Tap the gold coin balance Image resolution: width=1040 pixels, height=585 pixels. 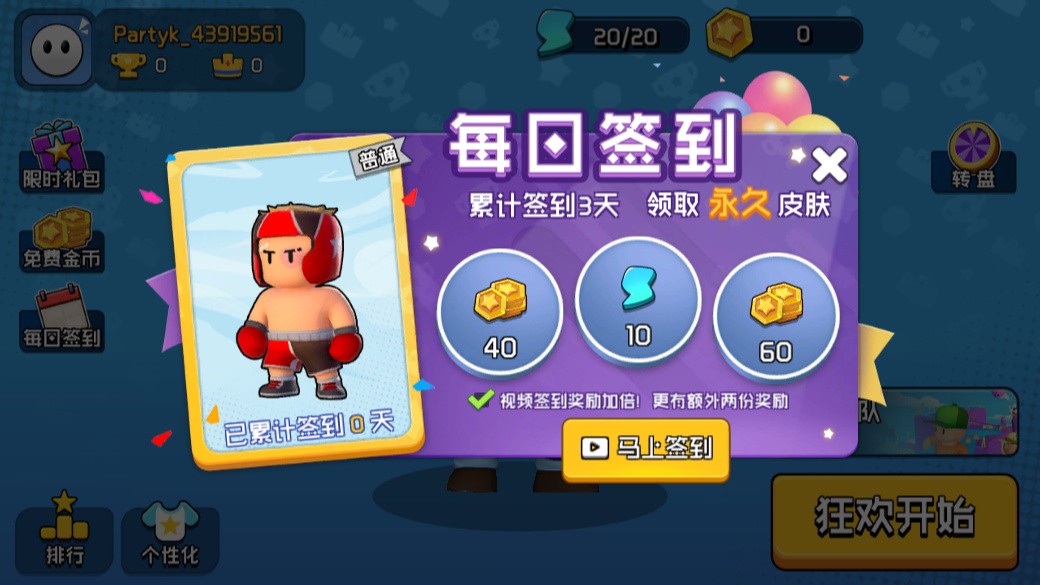(784, 36)
